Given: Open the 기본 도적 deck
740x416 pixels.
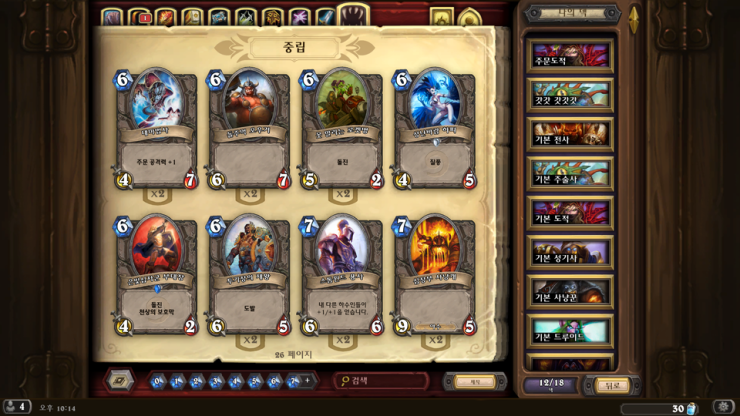Looking at the screenshot, I should tap(570, 212).
